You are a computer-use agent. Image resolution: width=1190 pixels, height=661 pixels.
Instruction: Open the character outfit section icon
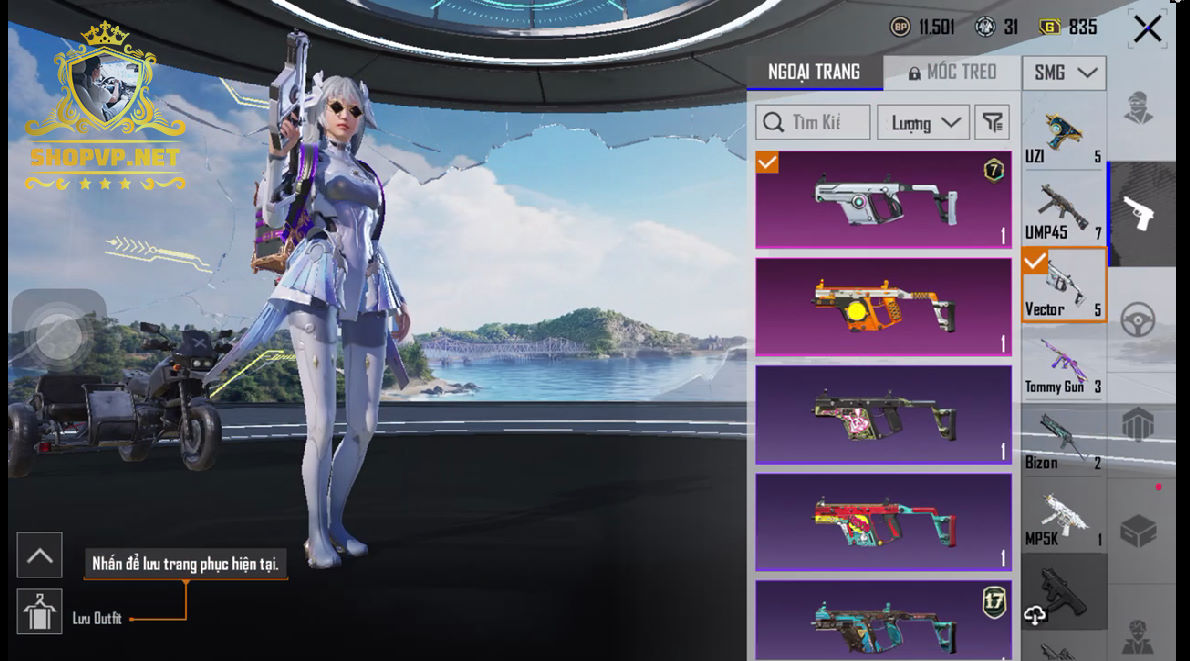tap(1138, 108)
